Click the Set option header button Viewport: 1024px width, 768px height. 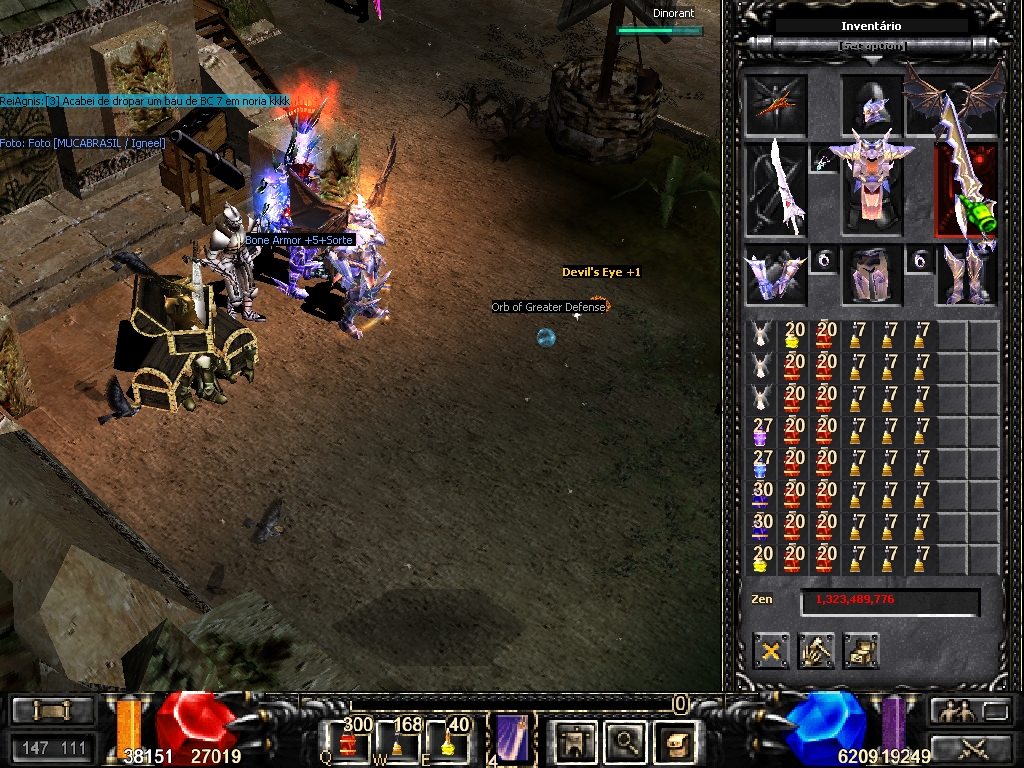(x=872, y=46)
